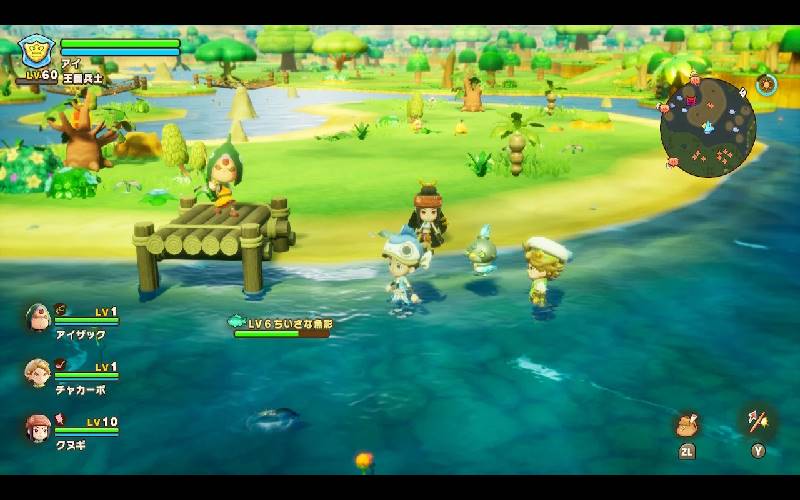Open the item bag icon
Screen dimensions: 800x500
[x=687, y=424]
